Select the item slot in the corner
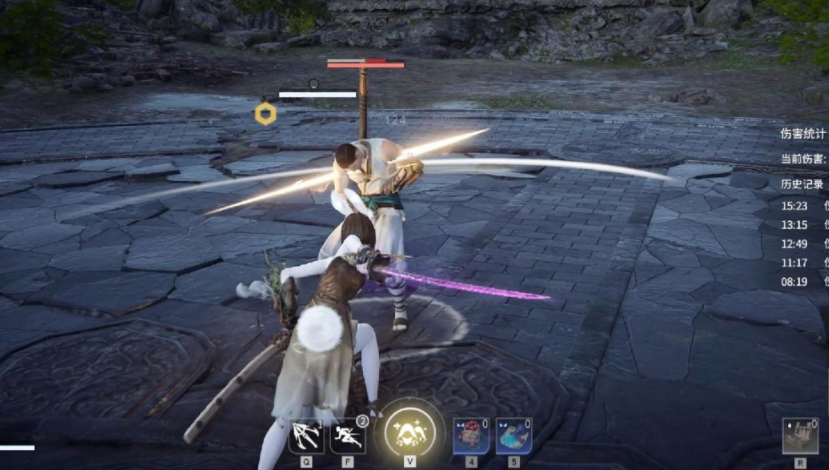 point(799,437)
